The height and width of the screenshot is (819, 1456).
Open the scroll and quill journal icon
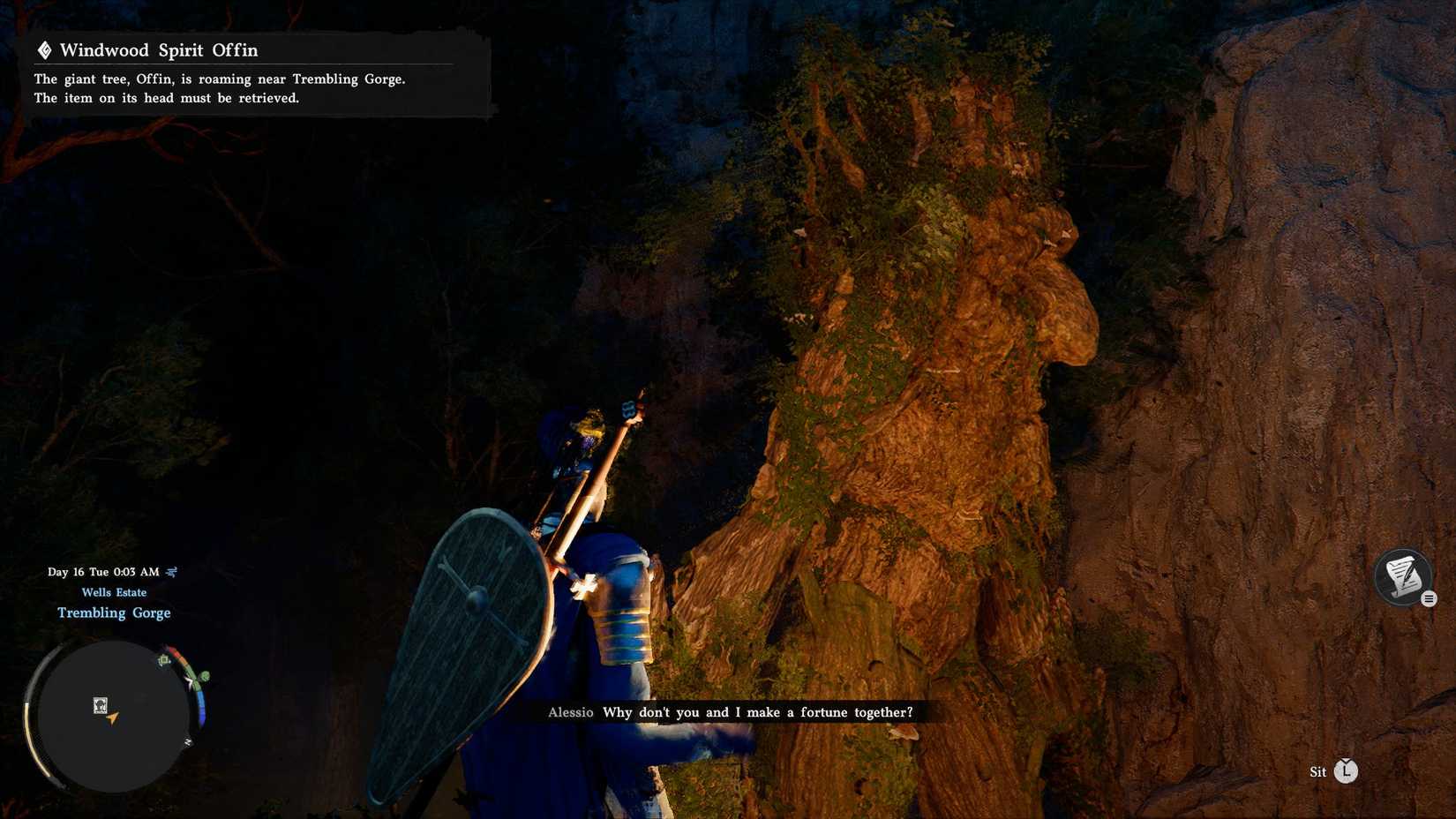coord(1402,577)
